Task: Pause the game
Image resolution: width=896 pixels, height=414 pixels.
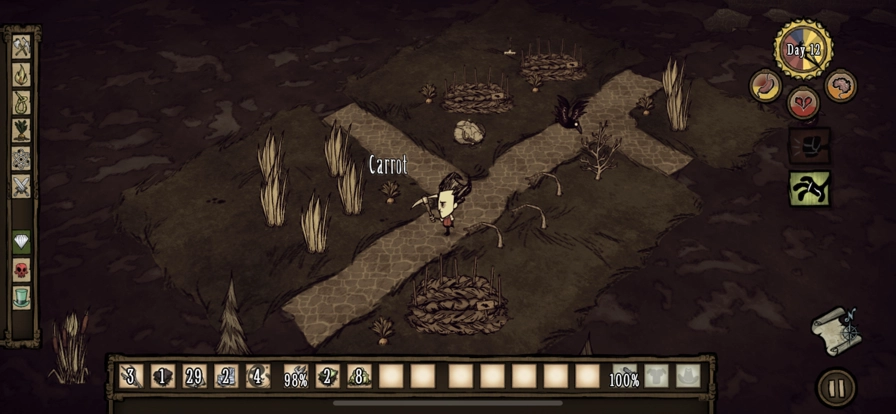Action: 836,388
